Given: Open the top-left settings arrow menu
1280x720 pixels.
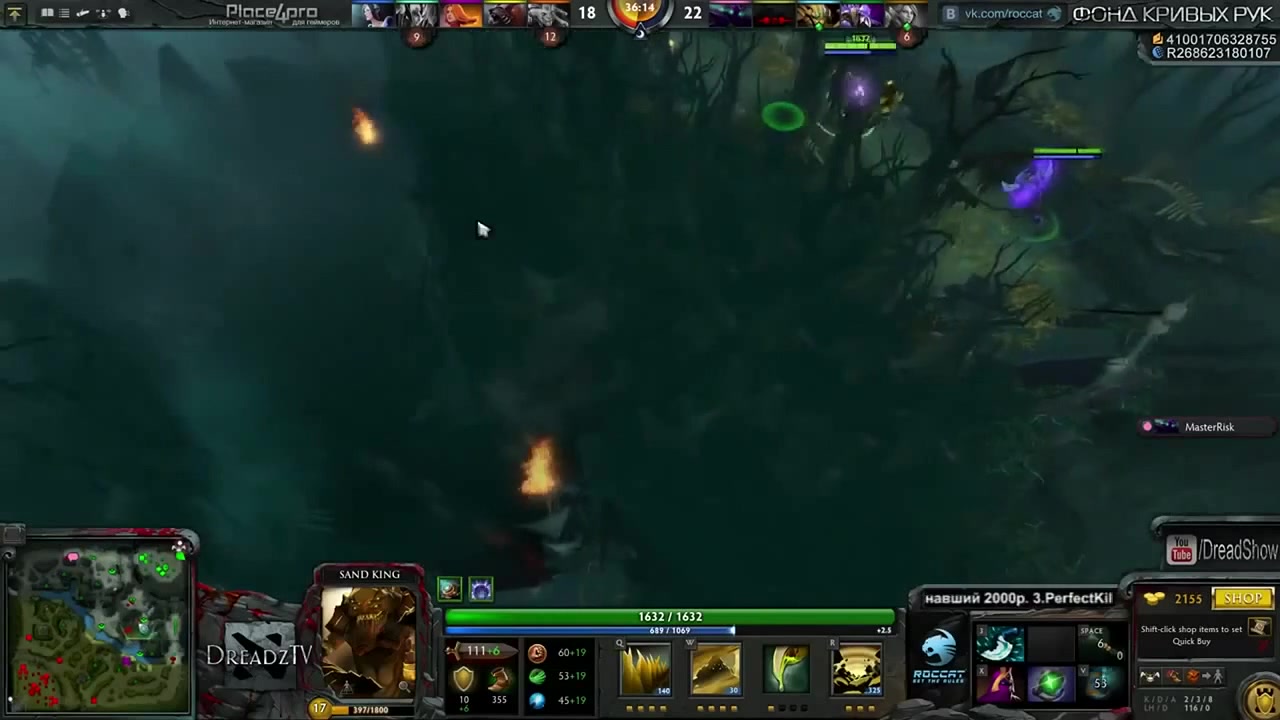Looking at the screenshot, I should pos(14,12).
